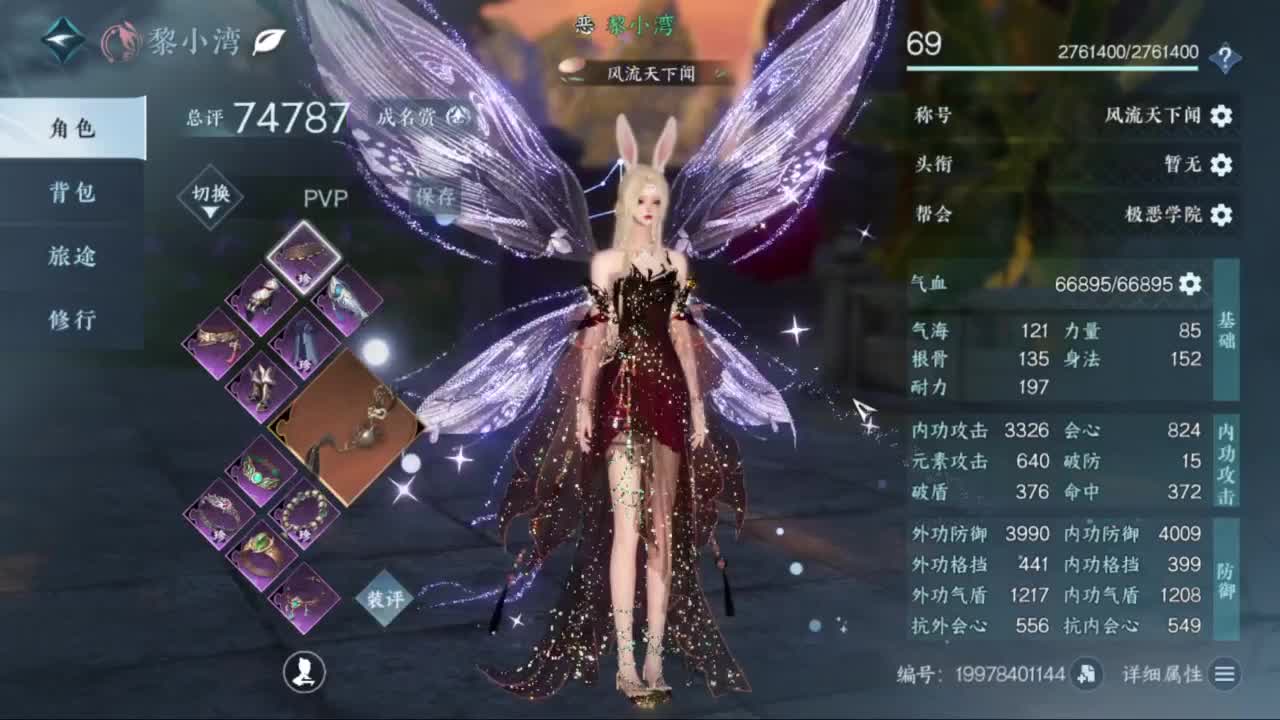Expand the 成名赏 panel

[x=455, y=115]
